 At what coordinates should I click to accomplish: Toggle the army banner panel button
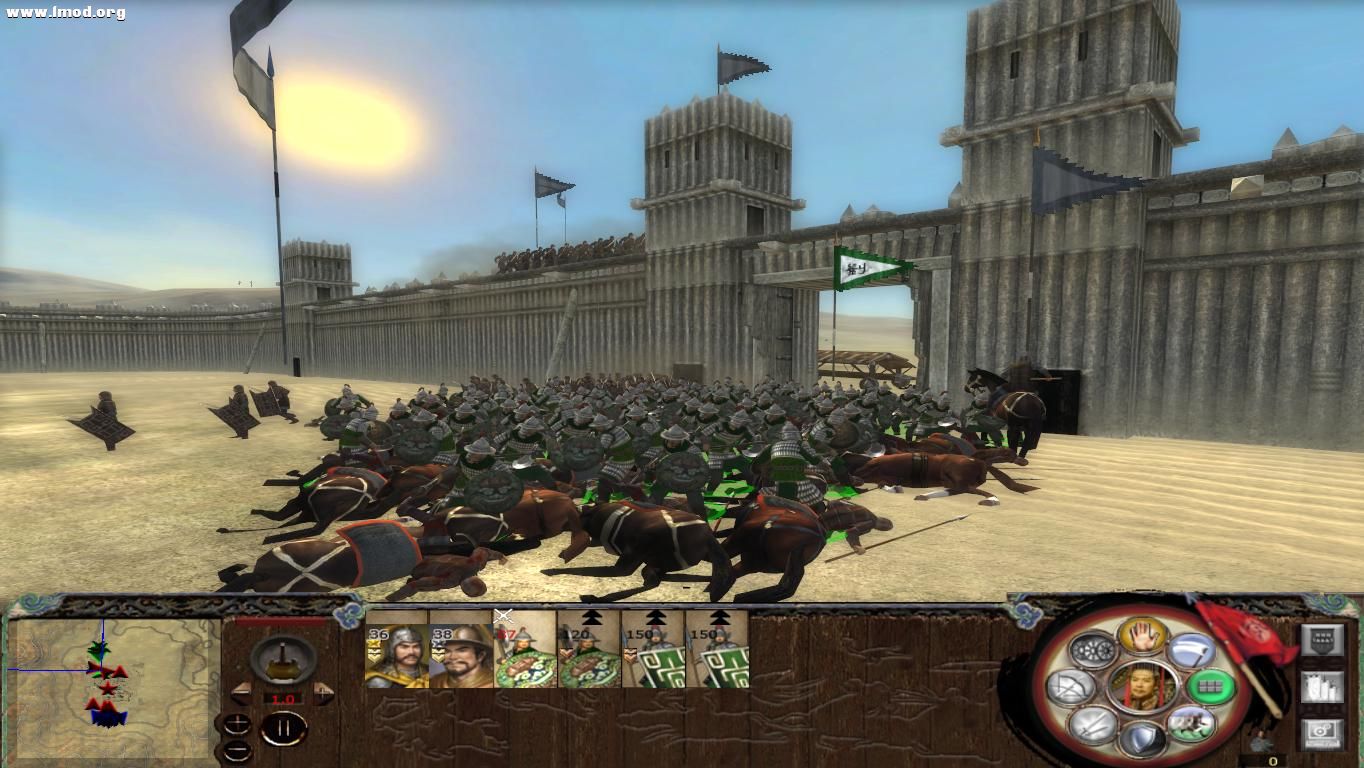[1322, 638]
